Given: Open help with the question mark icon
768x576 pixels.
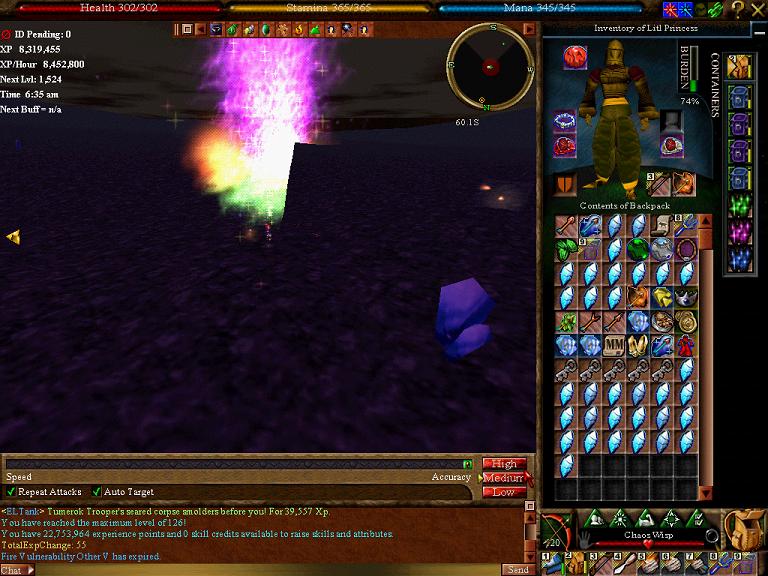Looking at the screenshot, I should coord(737,9).
